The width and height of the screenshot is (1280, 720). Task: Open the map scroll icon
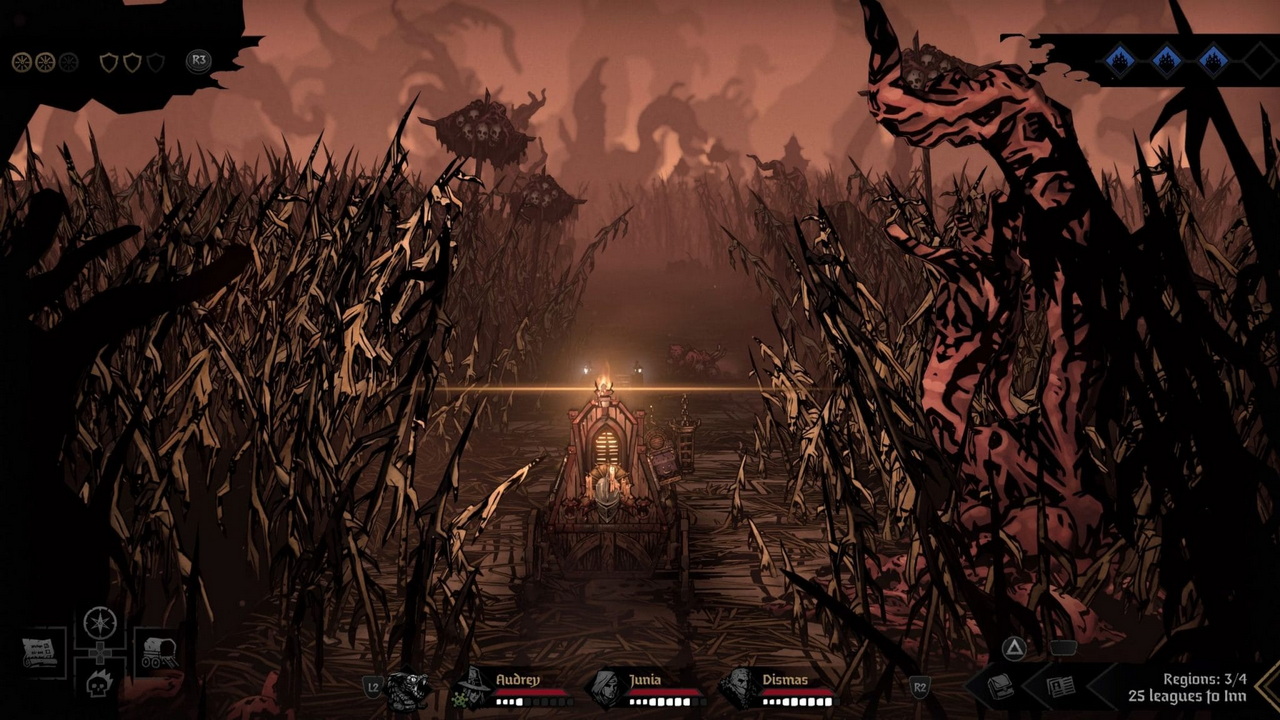click(41, 653)
